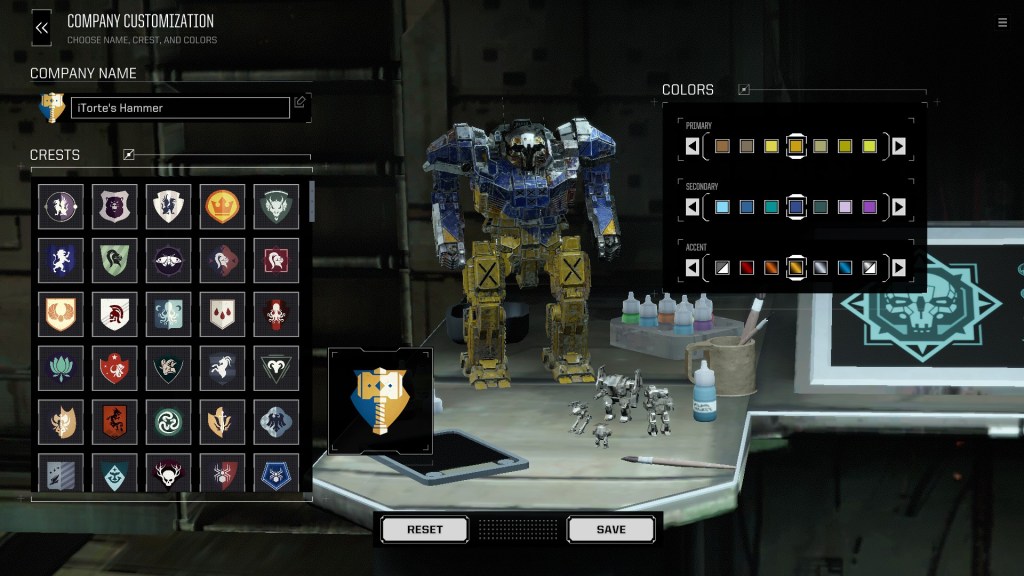
Task: Toggle the Colors panel expand icon
Action: point(744,90)
